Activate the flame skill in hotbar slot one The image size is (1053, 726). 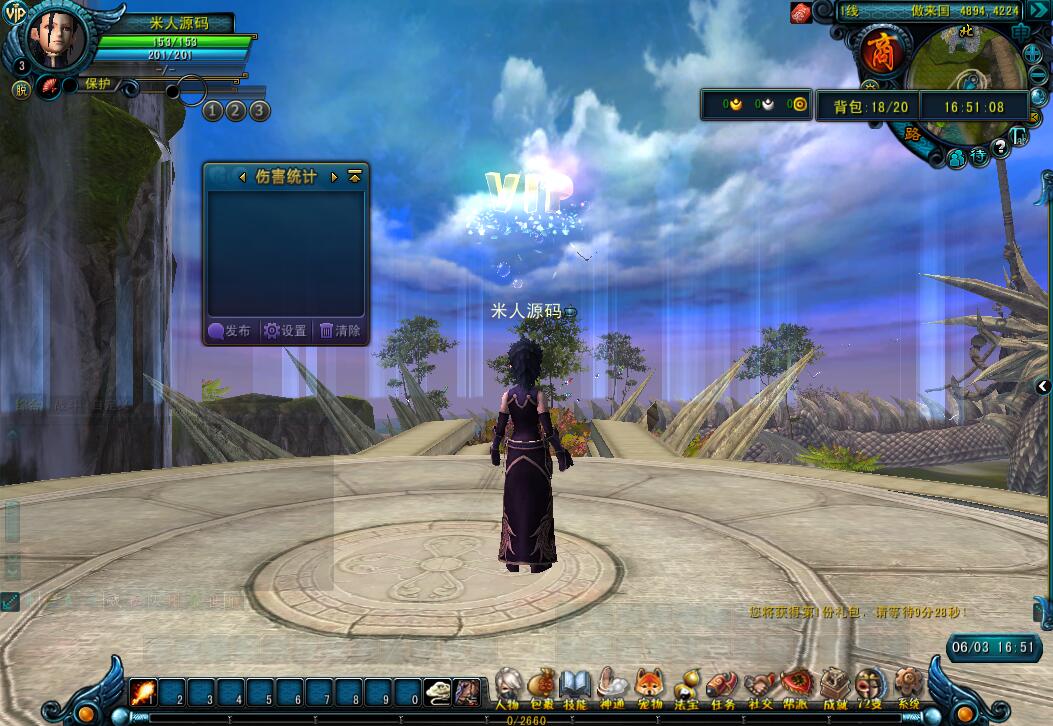143,692
